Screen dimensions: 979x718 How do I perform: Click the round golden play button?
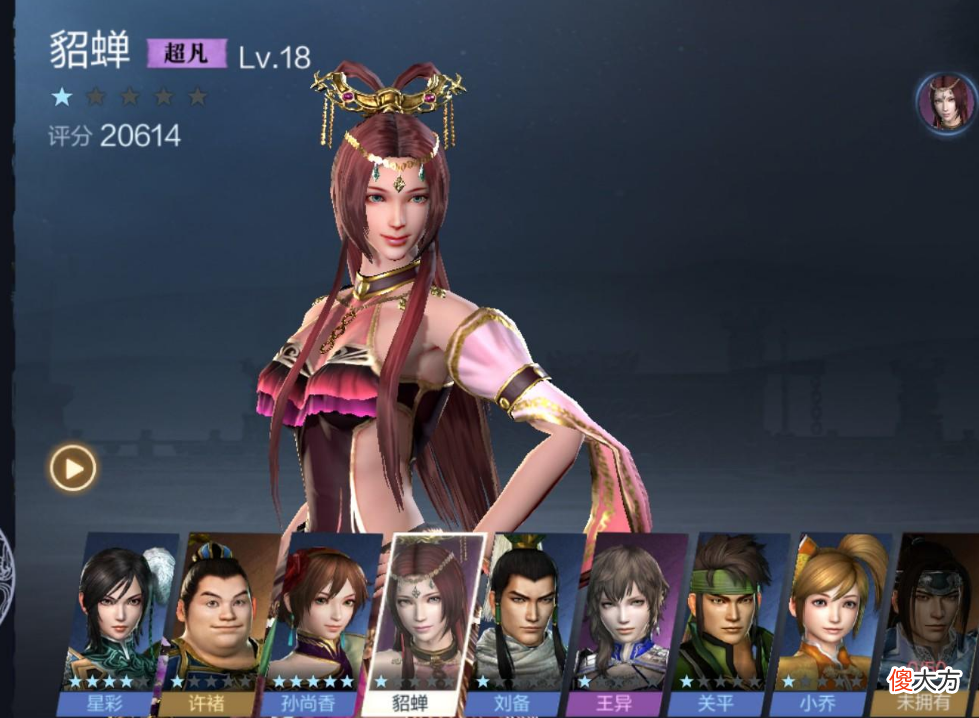coord(73,467)
